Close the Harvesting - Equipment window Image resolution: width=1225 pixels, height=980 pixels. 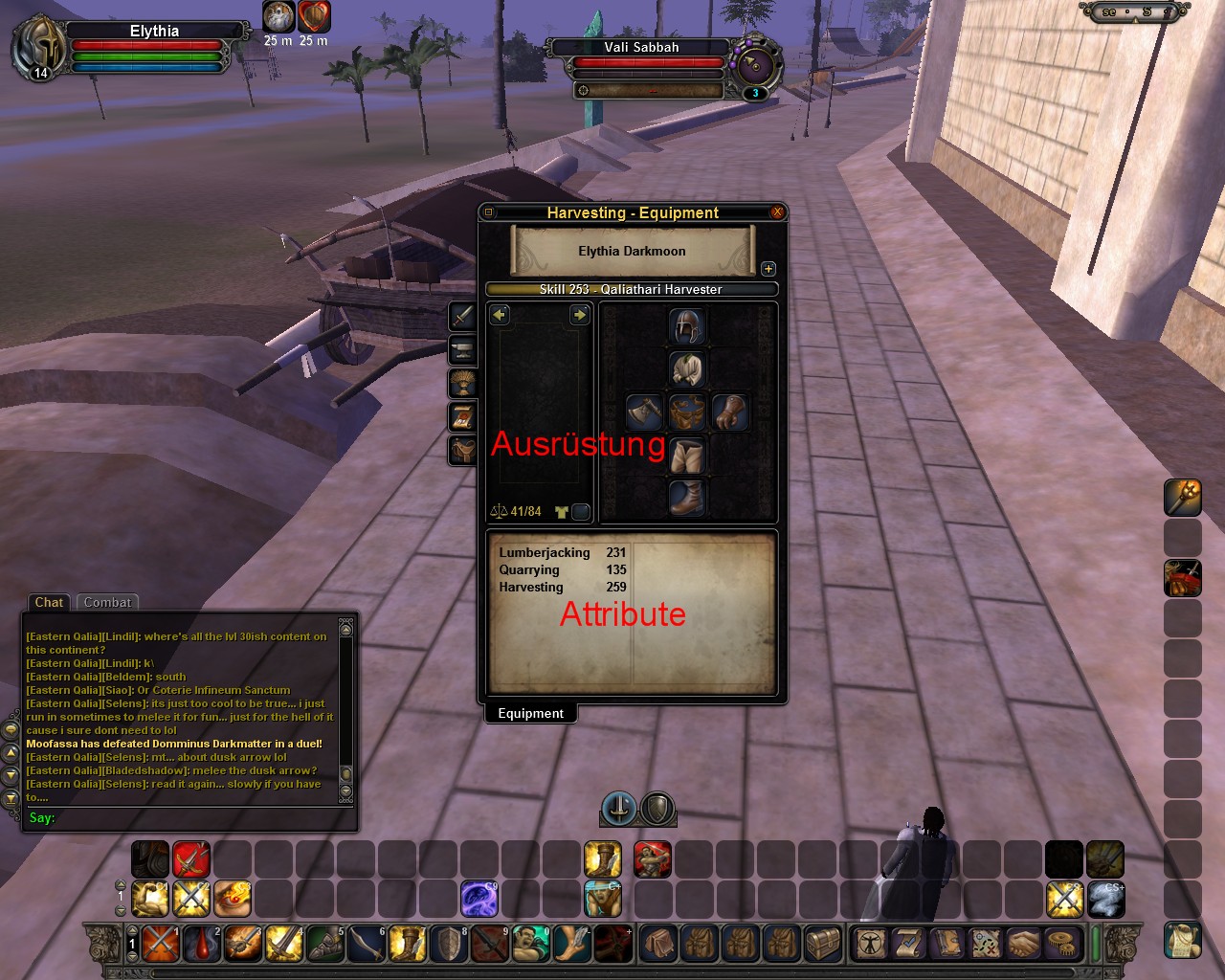pyautogui.click(x=777, y=212)
